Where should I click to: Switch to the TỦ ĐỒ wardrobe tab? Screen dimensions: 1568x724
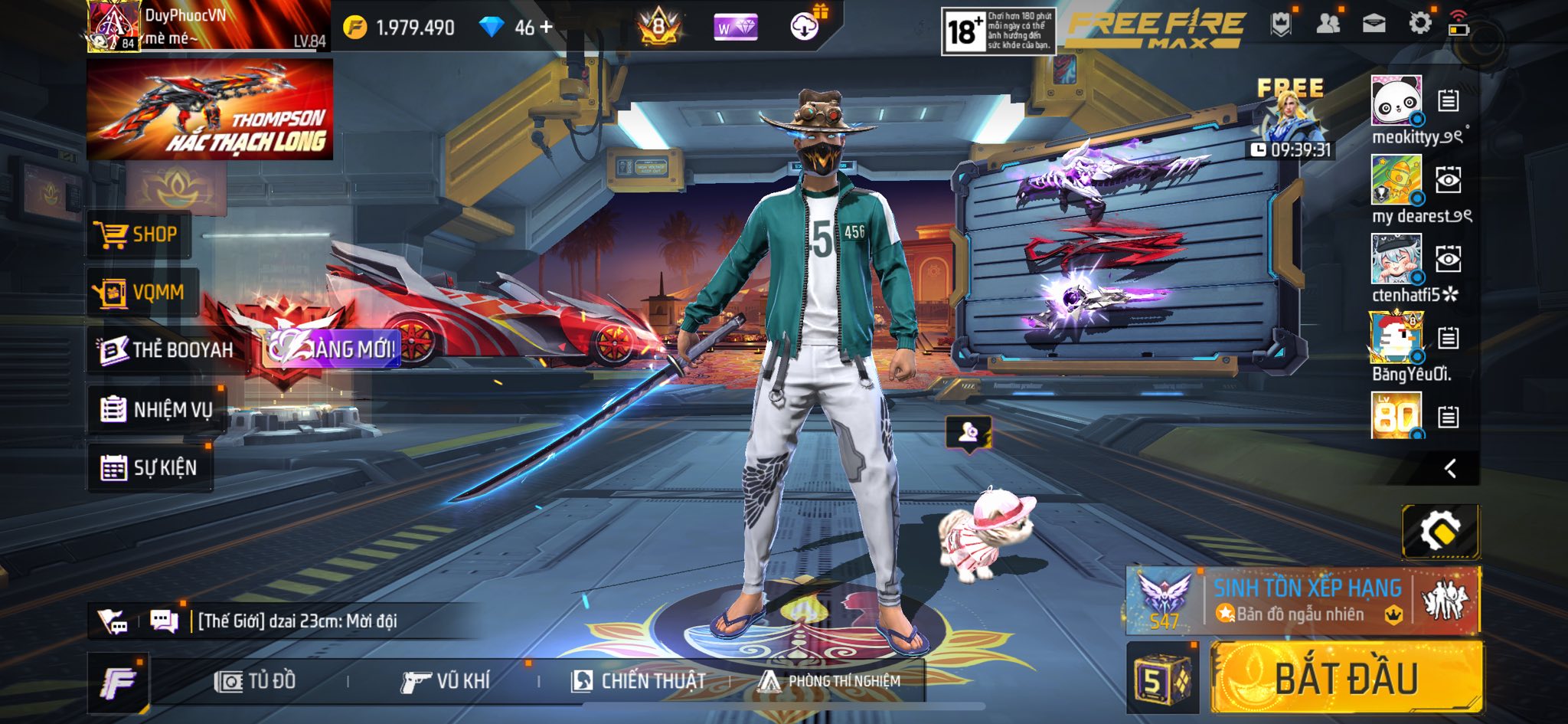tap(256, 680)
